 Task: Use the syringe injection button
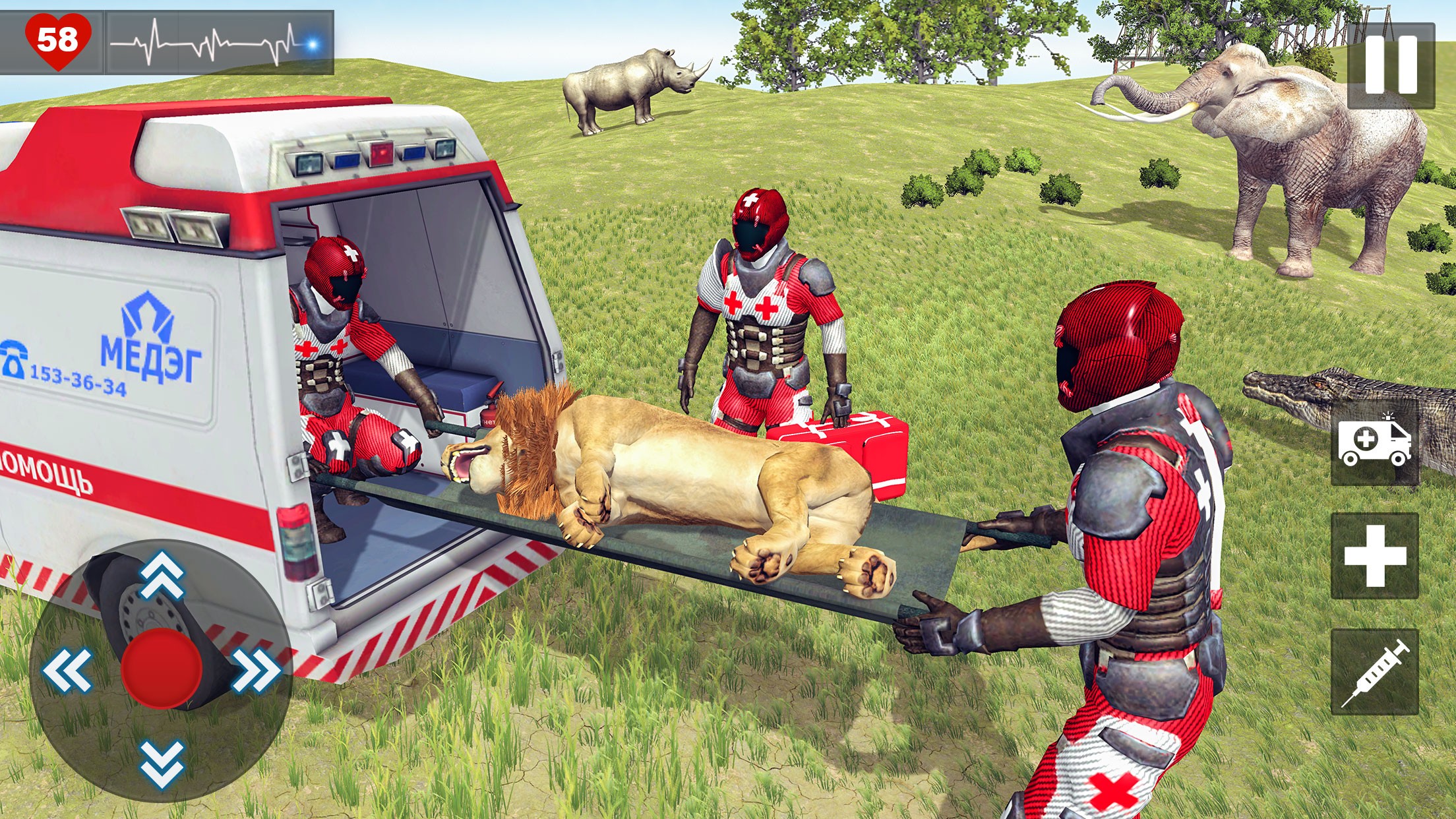pyautogui.click(x=1374, y=672)
